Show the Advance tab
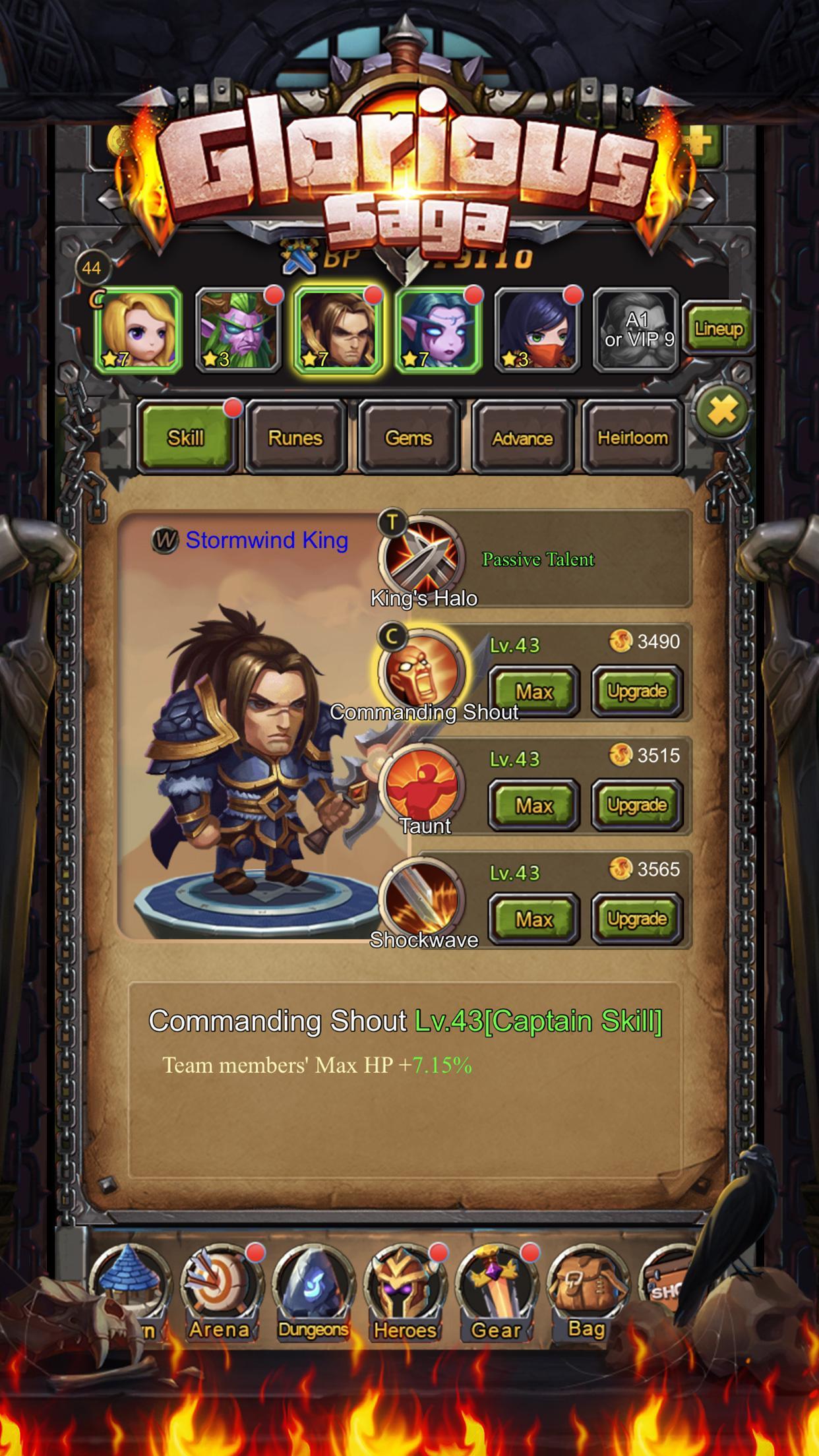 point(522,437)
